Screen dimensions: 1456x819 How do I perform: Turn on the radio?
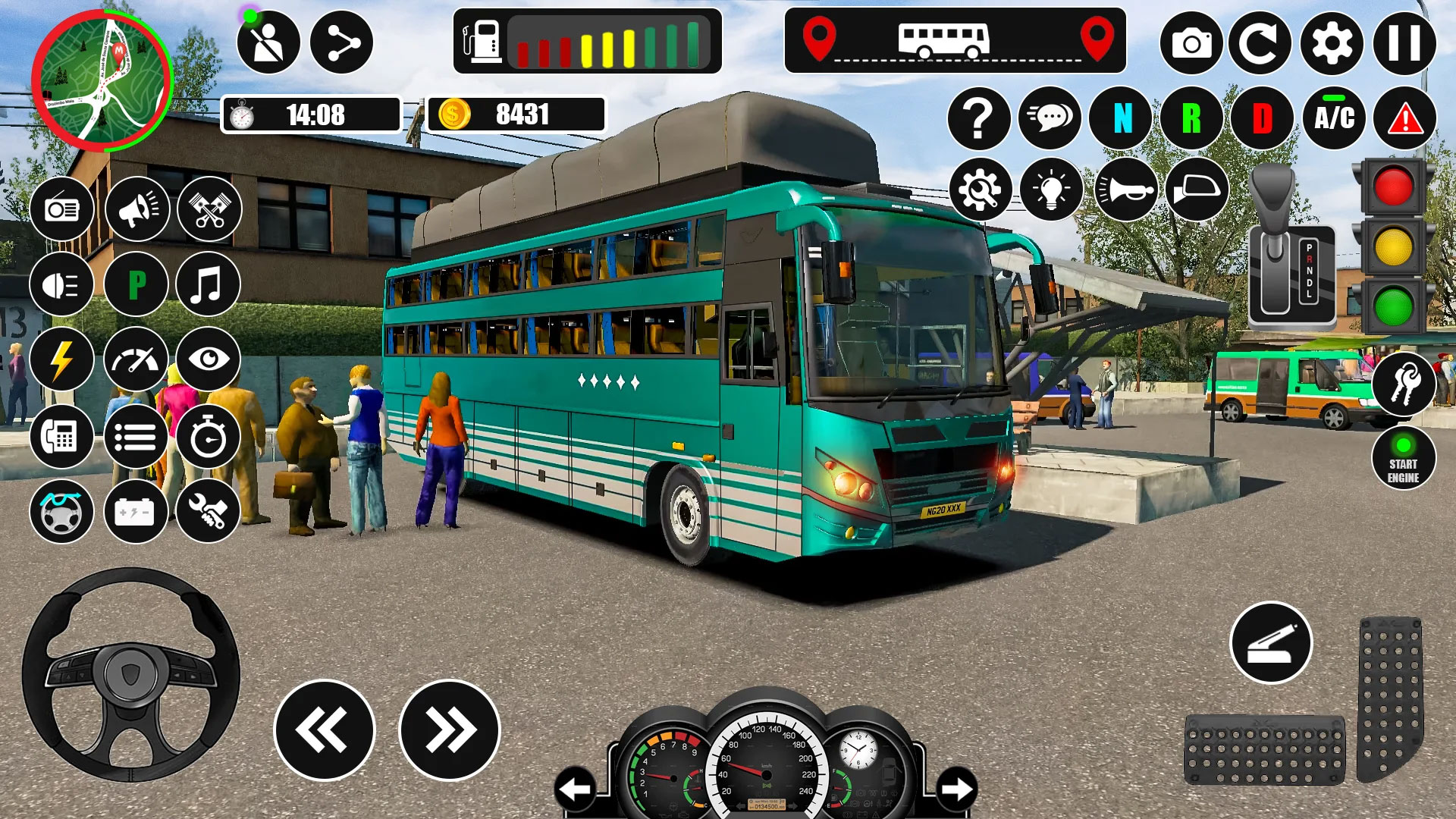pyautogui.click(x=62, y=209)
